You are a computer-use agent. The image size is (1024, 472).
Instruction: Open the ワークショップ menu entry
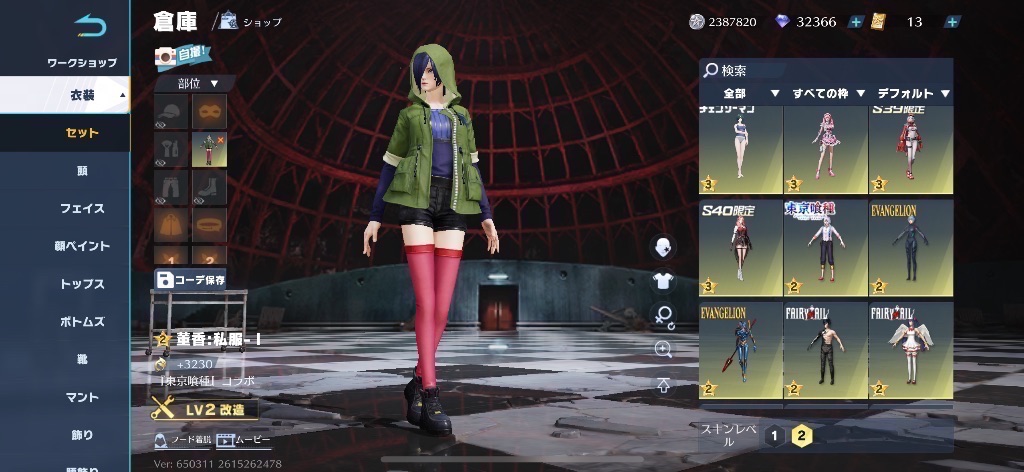point(82,63)
